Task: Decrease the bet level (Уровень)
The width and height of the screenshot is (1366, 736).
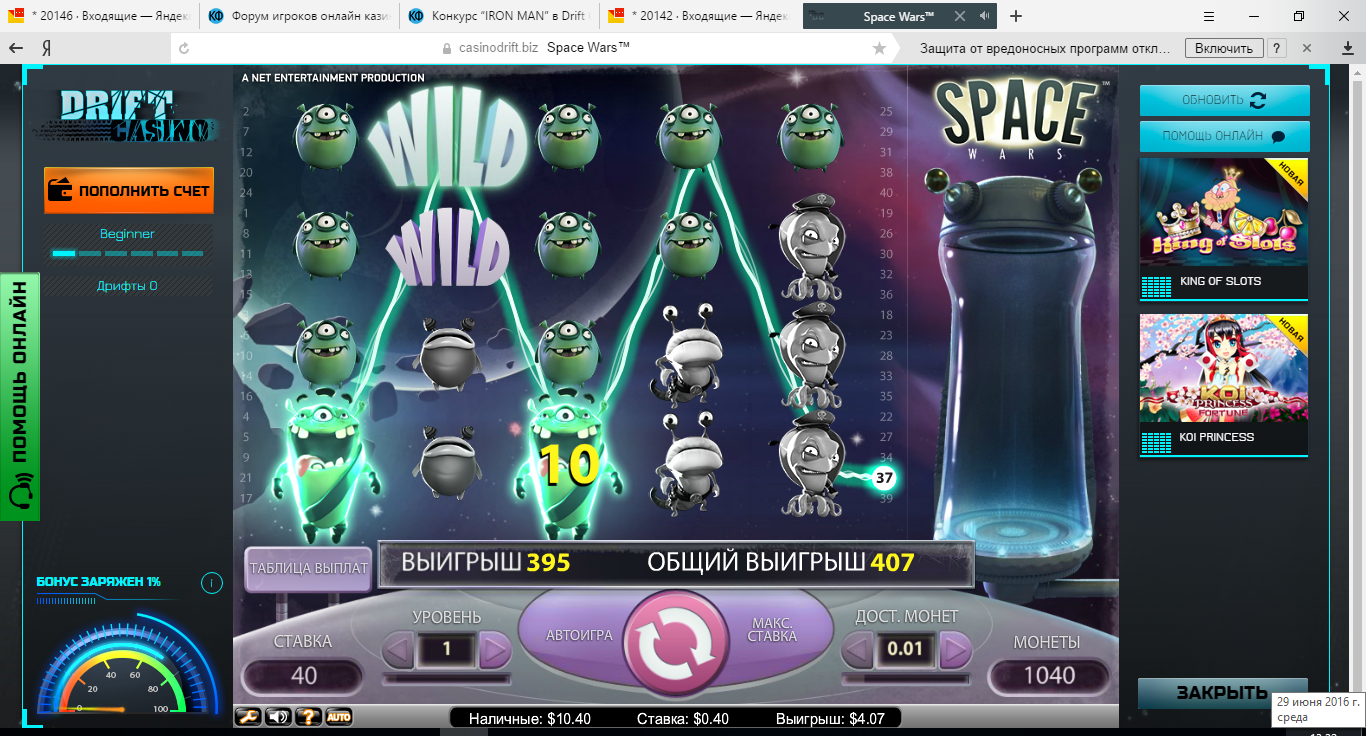Action: (x=399, y=650)
